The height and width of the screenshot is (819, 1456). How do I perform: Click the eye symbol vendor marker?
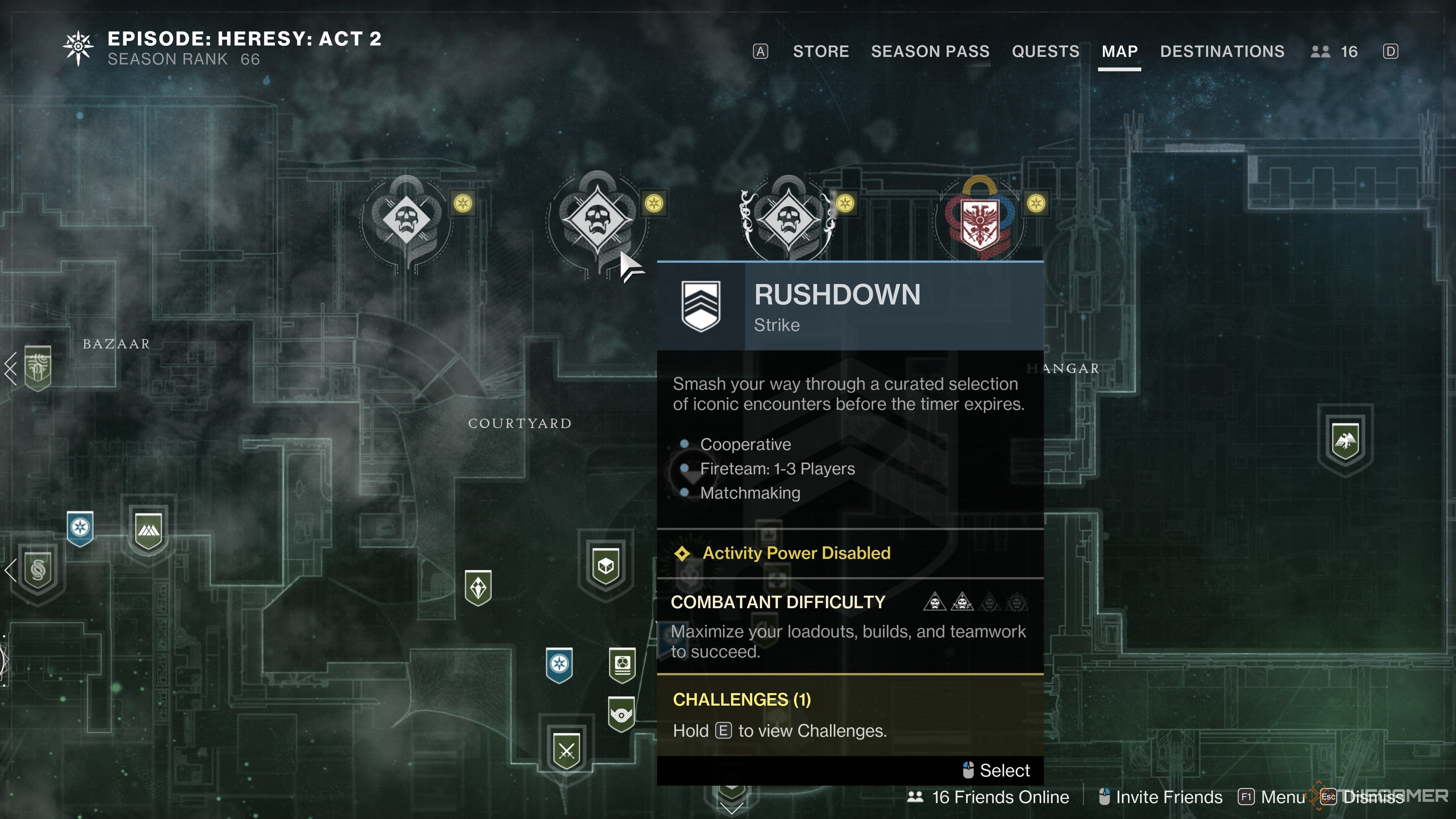coord(621,714)
